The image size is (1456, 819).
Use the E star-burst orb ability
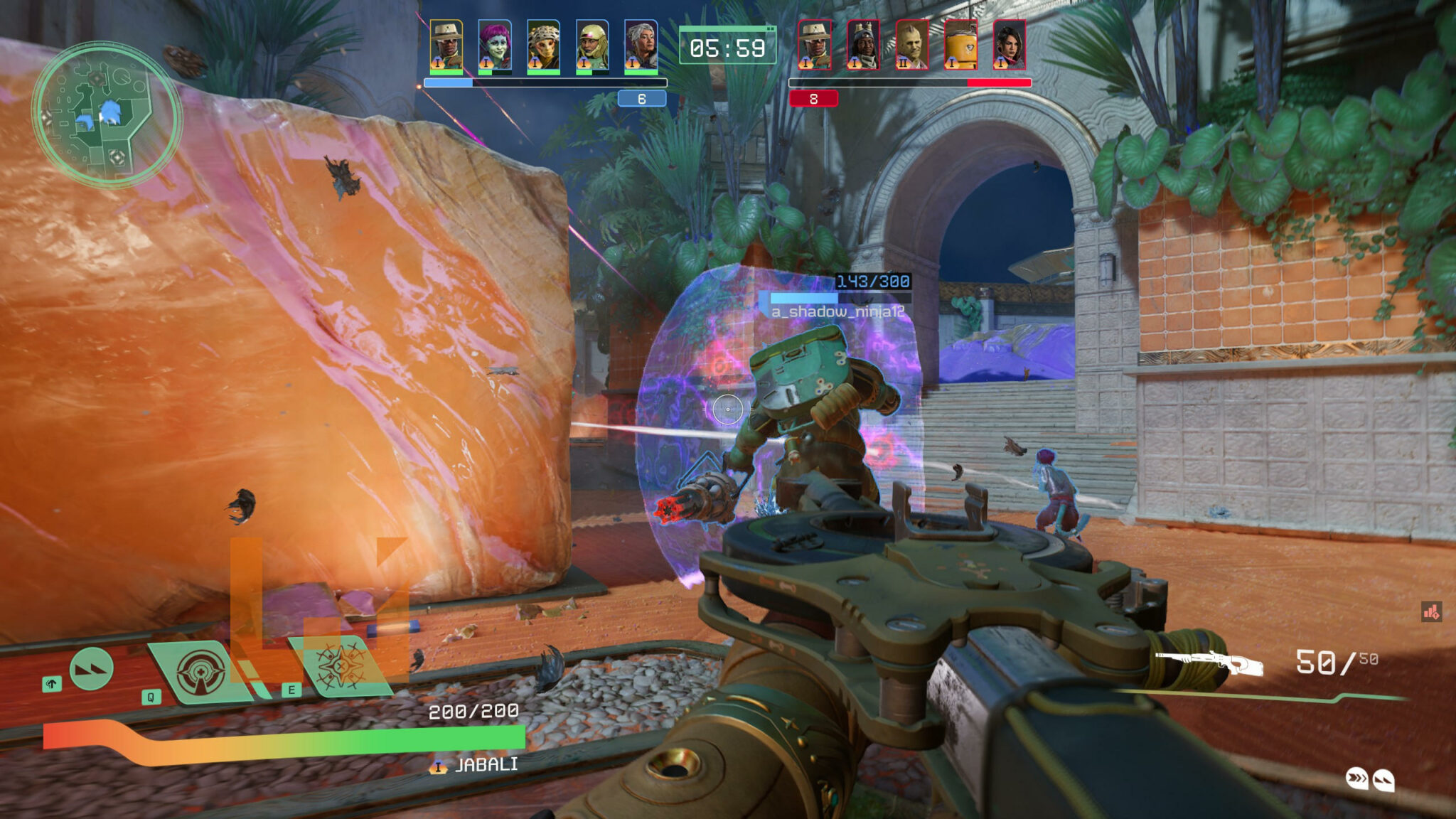pos(342,665)
